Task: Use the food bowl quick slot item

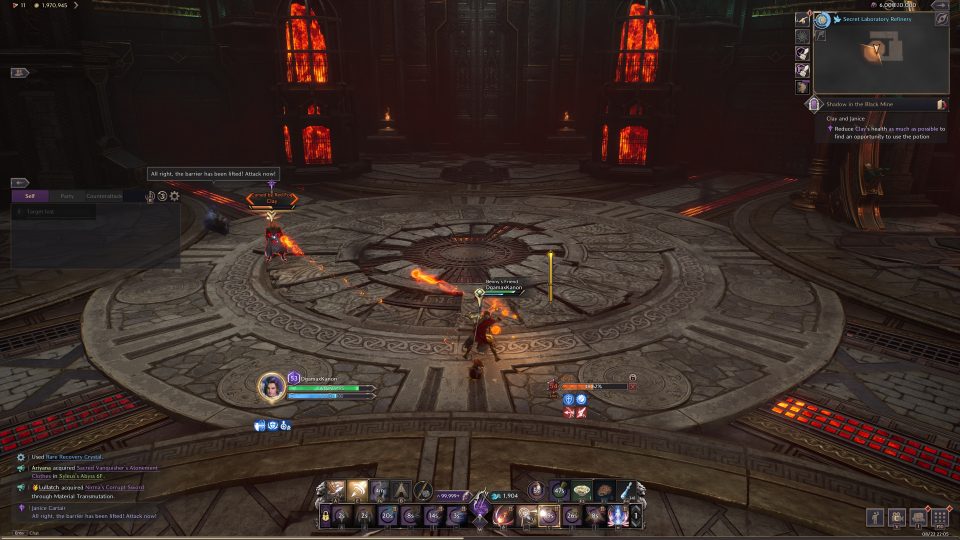Action: (581, 490)
